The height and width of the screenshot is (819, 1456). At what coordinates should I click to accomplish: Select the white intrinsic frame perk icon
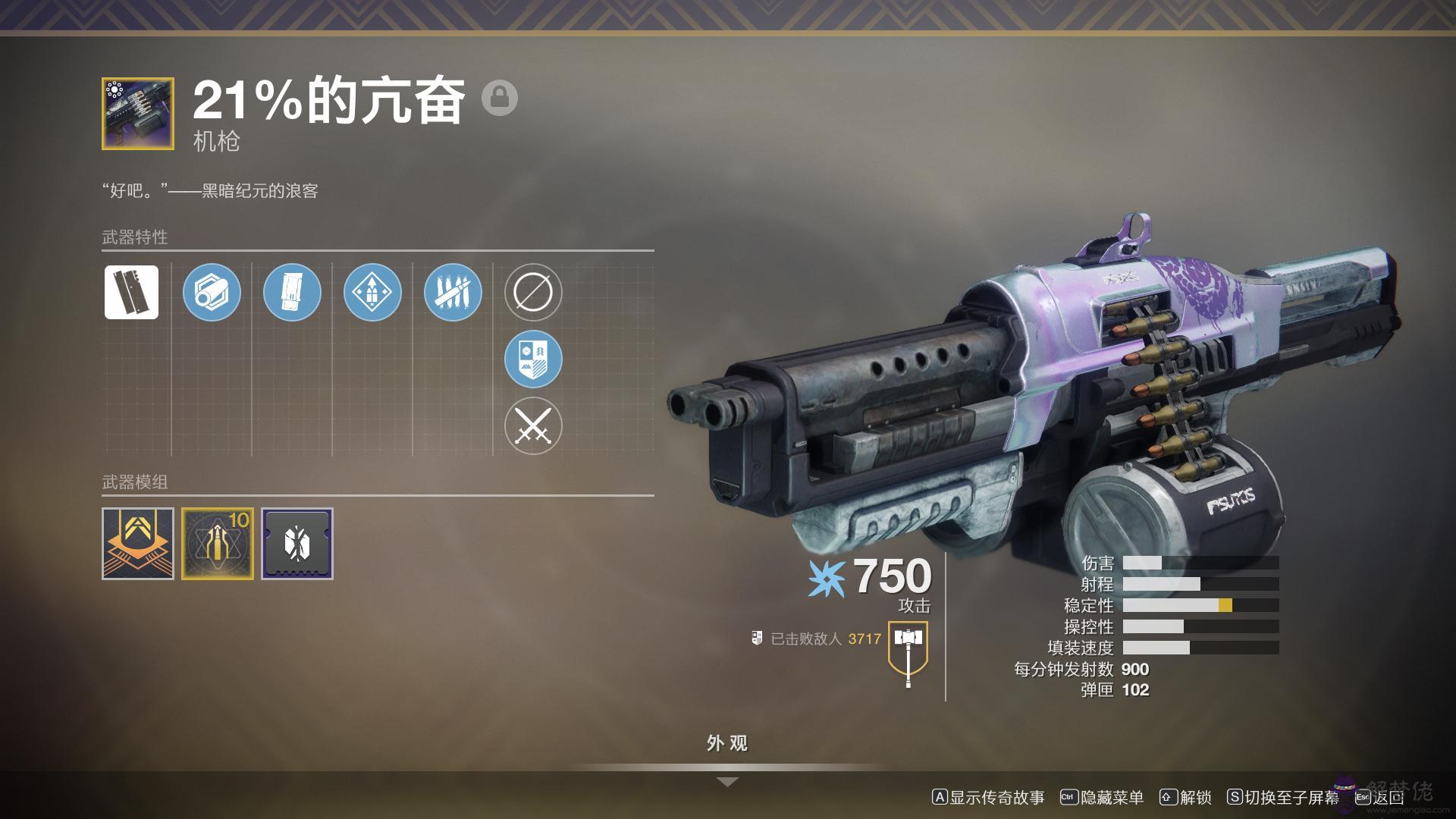point(131,292)
